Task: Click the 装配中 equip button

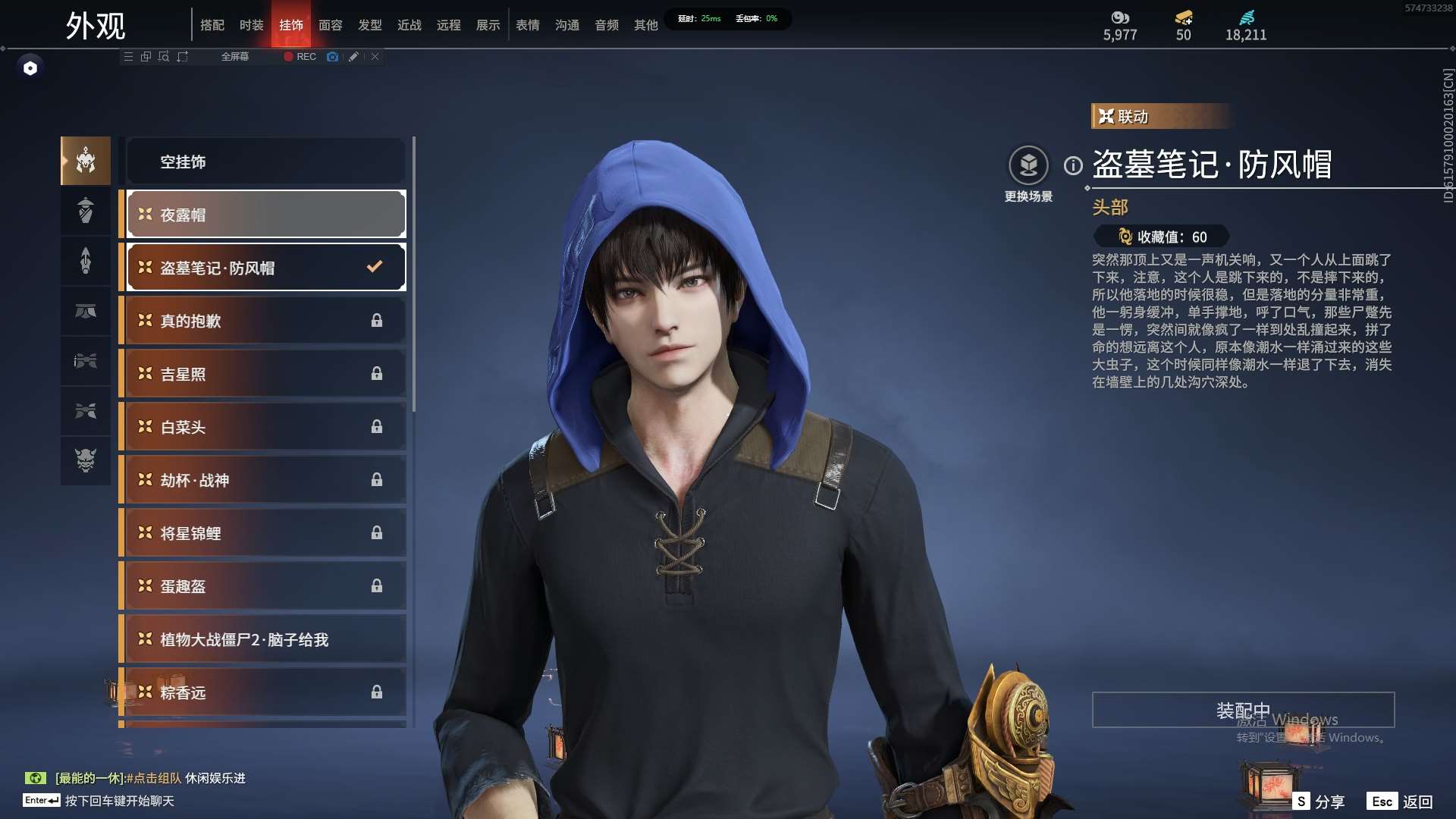Action: [1243, 710]
